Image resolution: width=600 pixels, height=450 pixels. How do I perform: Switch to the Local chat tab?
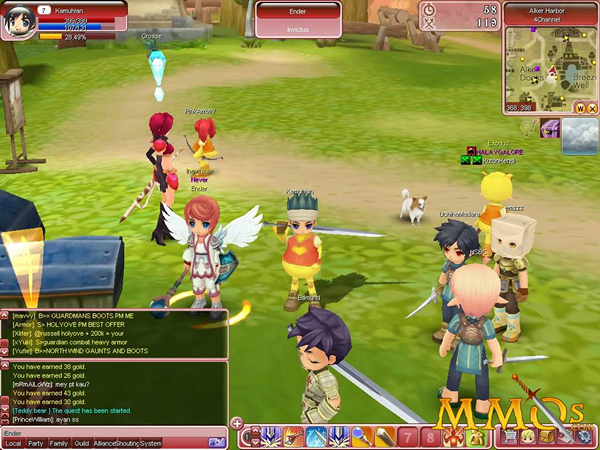pyautogui.click(x=13, y=443)
